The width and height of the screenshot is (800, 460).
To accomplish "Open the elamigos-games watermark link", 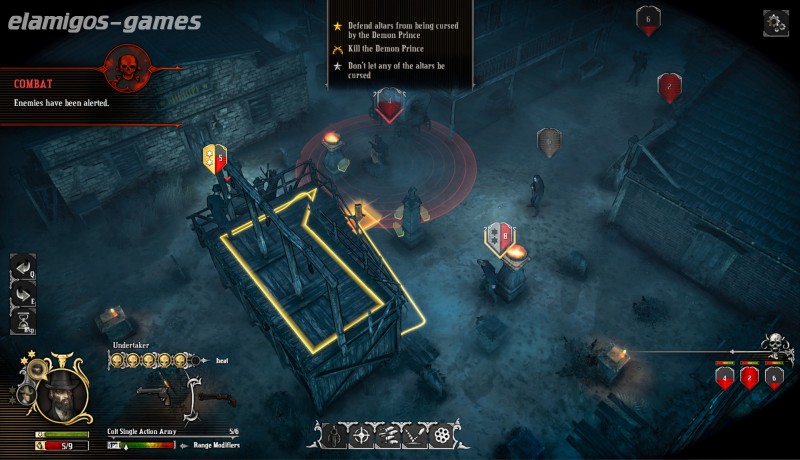I will 101,21.
